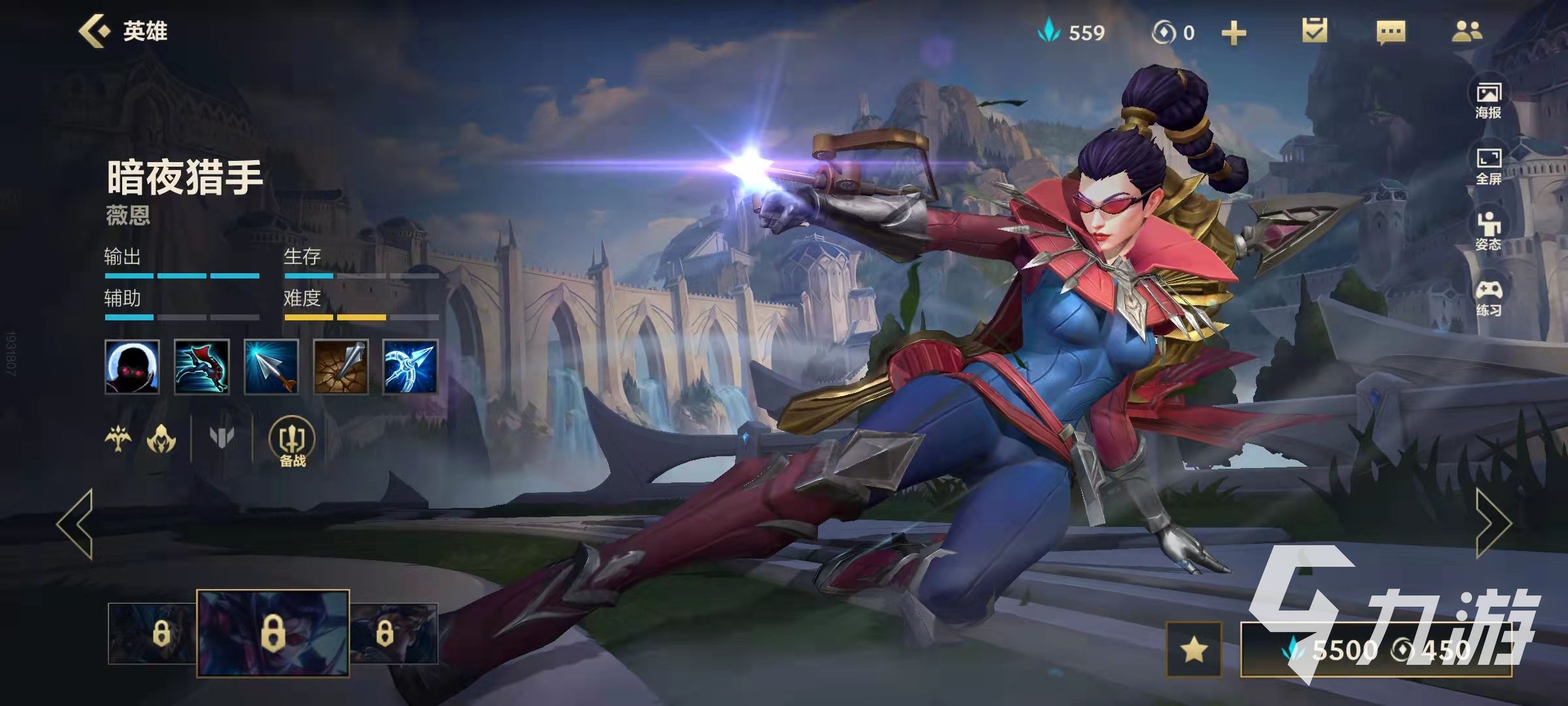Buy the champion for 5500 or 450
The height and width of the screenshot is (706, 1568).
coord(1376,650)
